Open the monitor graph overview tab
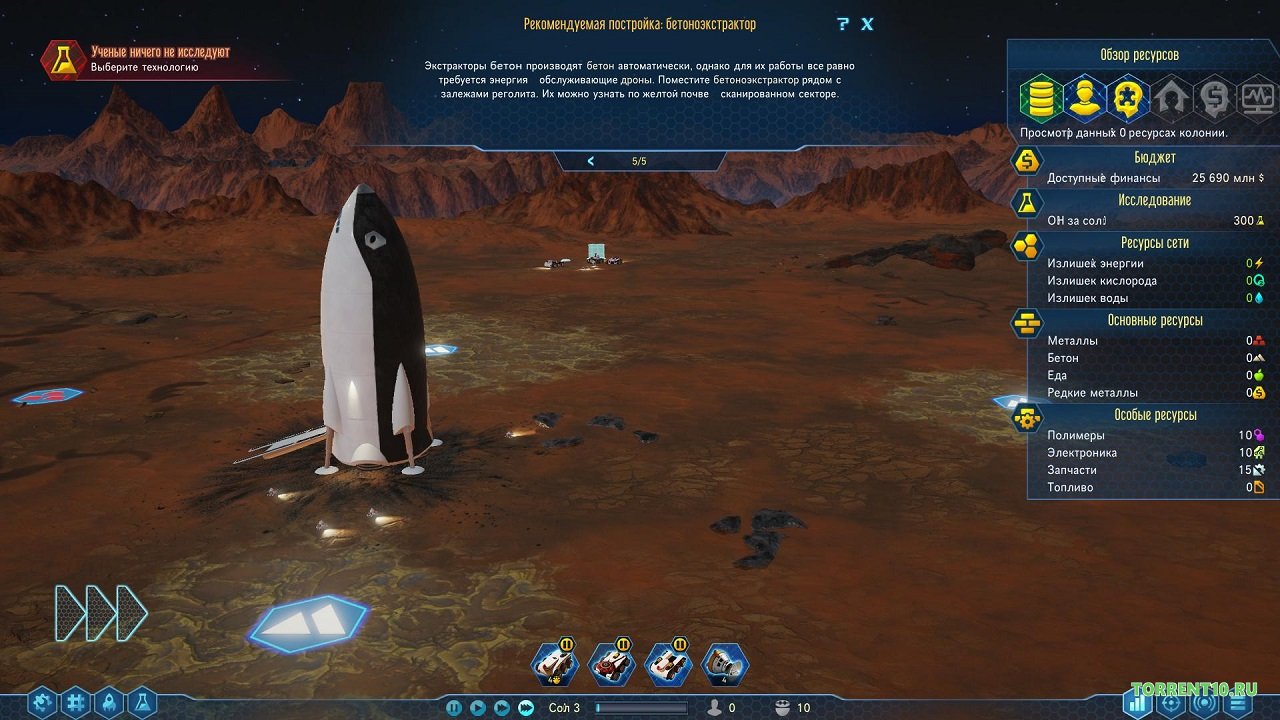 point(1257,97)
